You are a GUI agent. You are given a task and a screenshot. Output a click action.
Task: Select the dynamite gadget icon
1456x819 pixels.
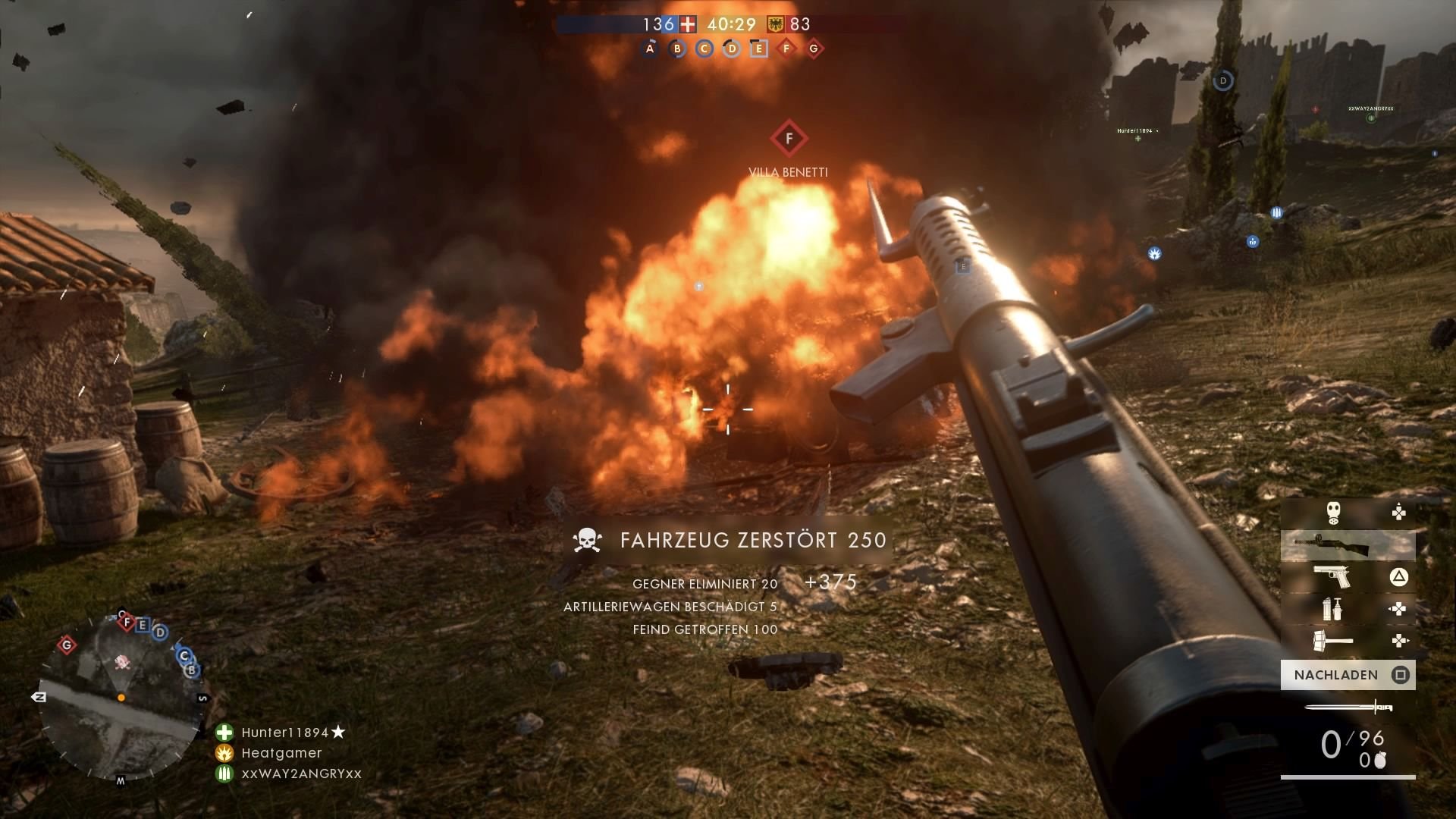pos(1332,608)
